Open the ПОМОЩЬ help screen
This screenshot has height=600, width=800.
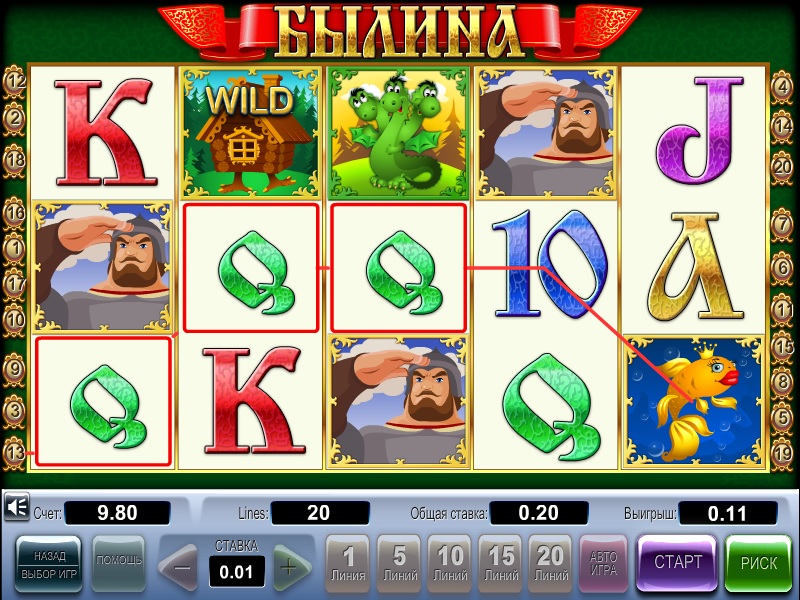(x=118, y=562)
